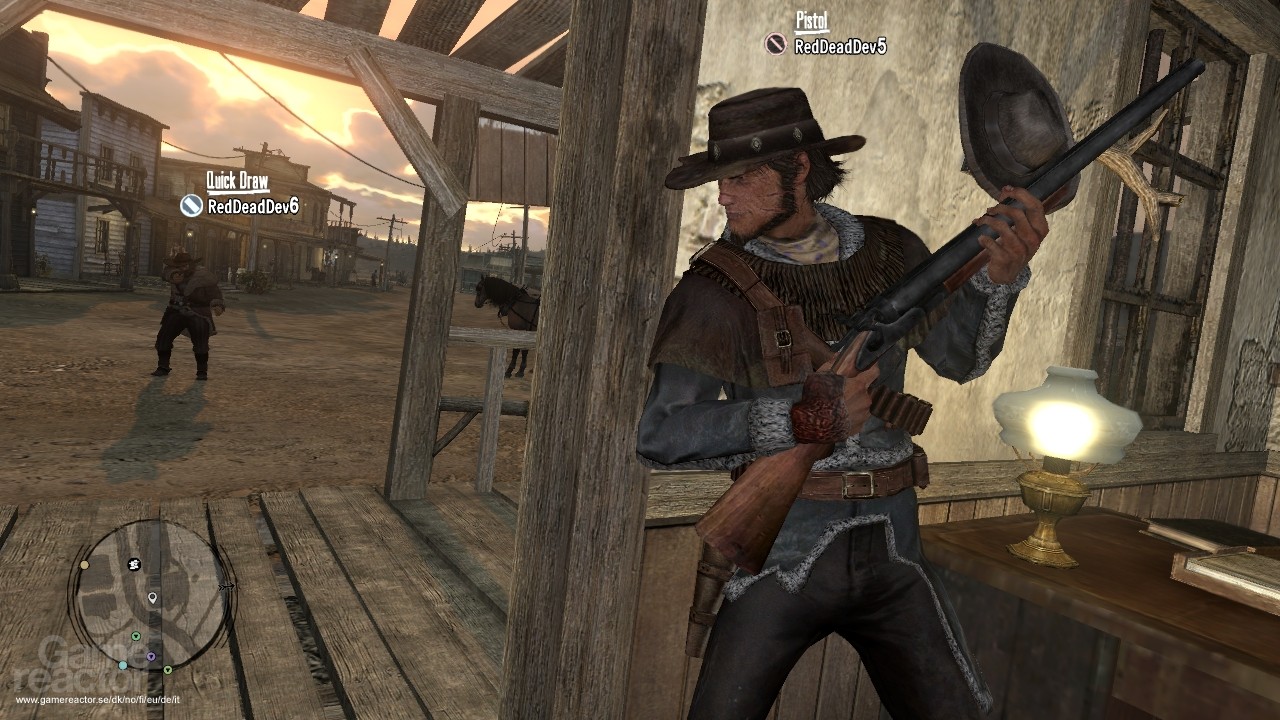1280x720 pixels.
Task: Select the yellow player dot on the minimap
Action: point(85,564)
